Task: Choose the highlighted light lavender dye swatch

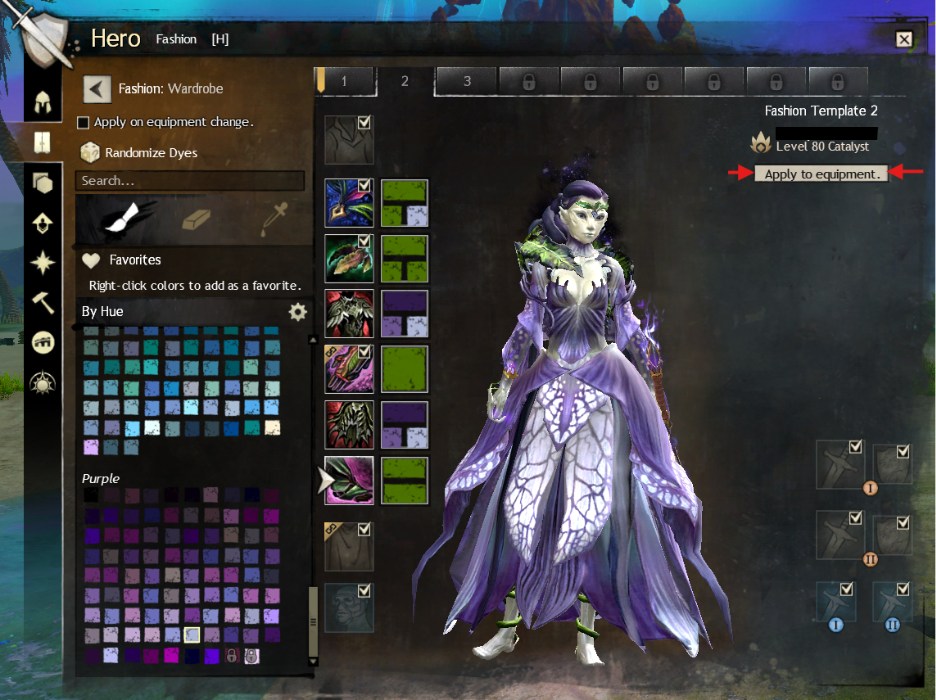Action: (192, 635)
